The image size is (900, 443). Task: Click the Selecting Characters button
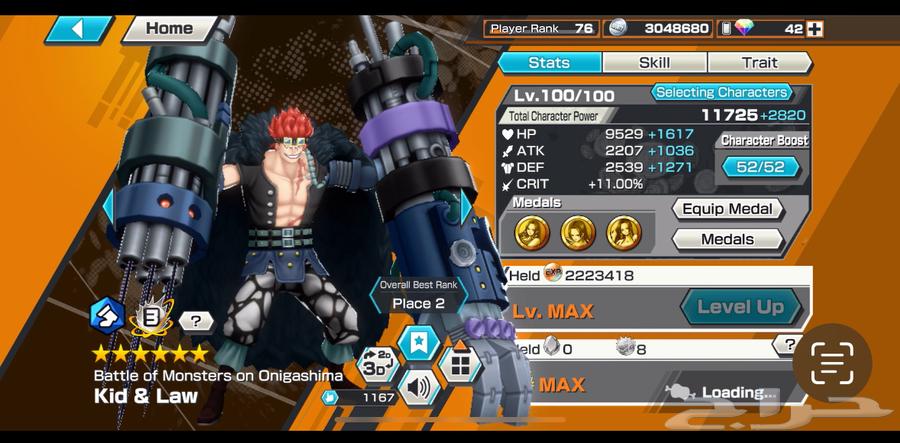723,93
